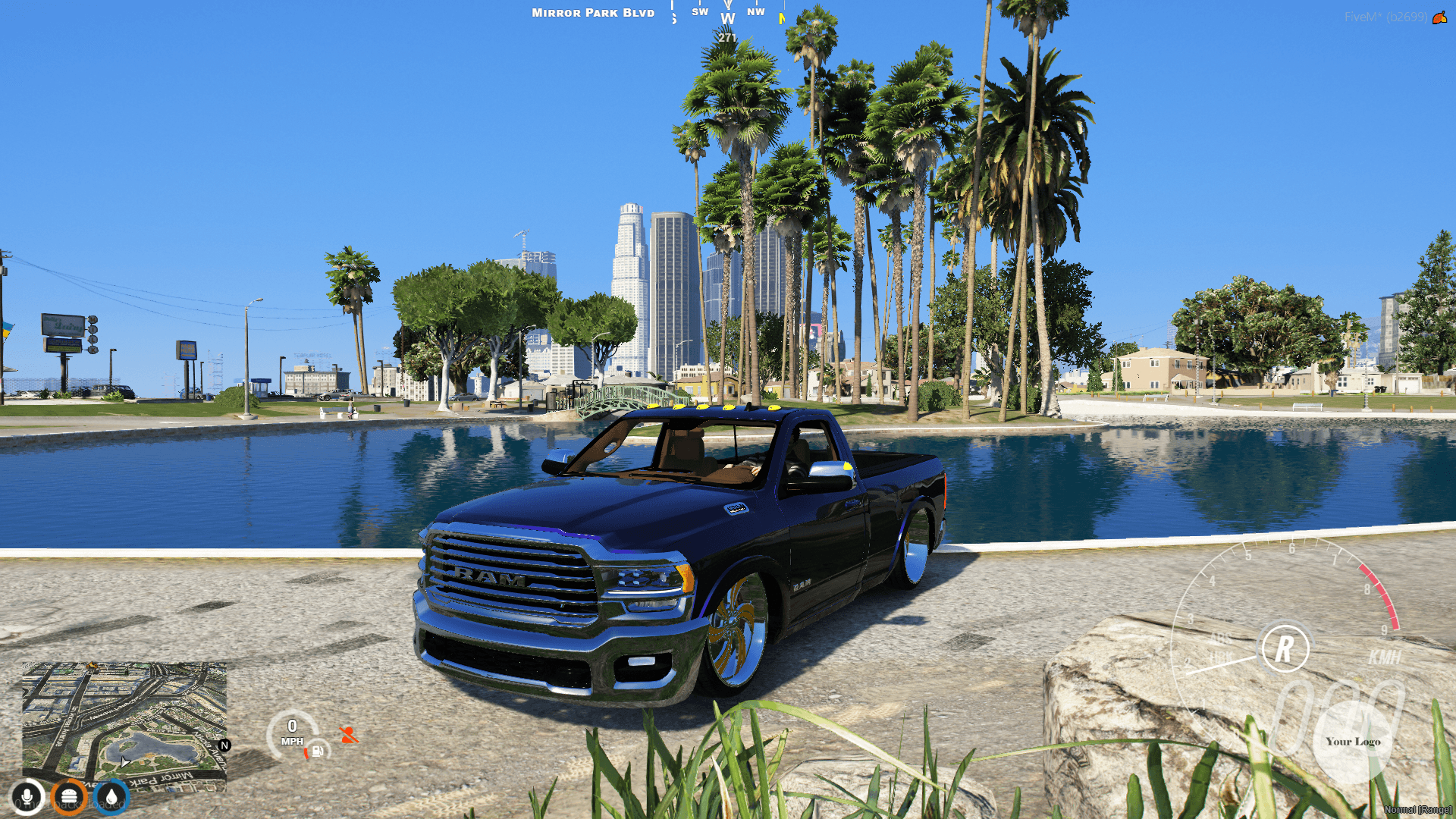Click the blue water drop thirst icon
This screenshot has height=819, width=1456.
pos(111,799)
